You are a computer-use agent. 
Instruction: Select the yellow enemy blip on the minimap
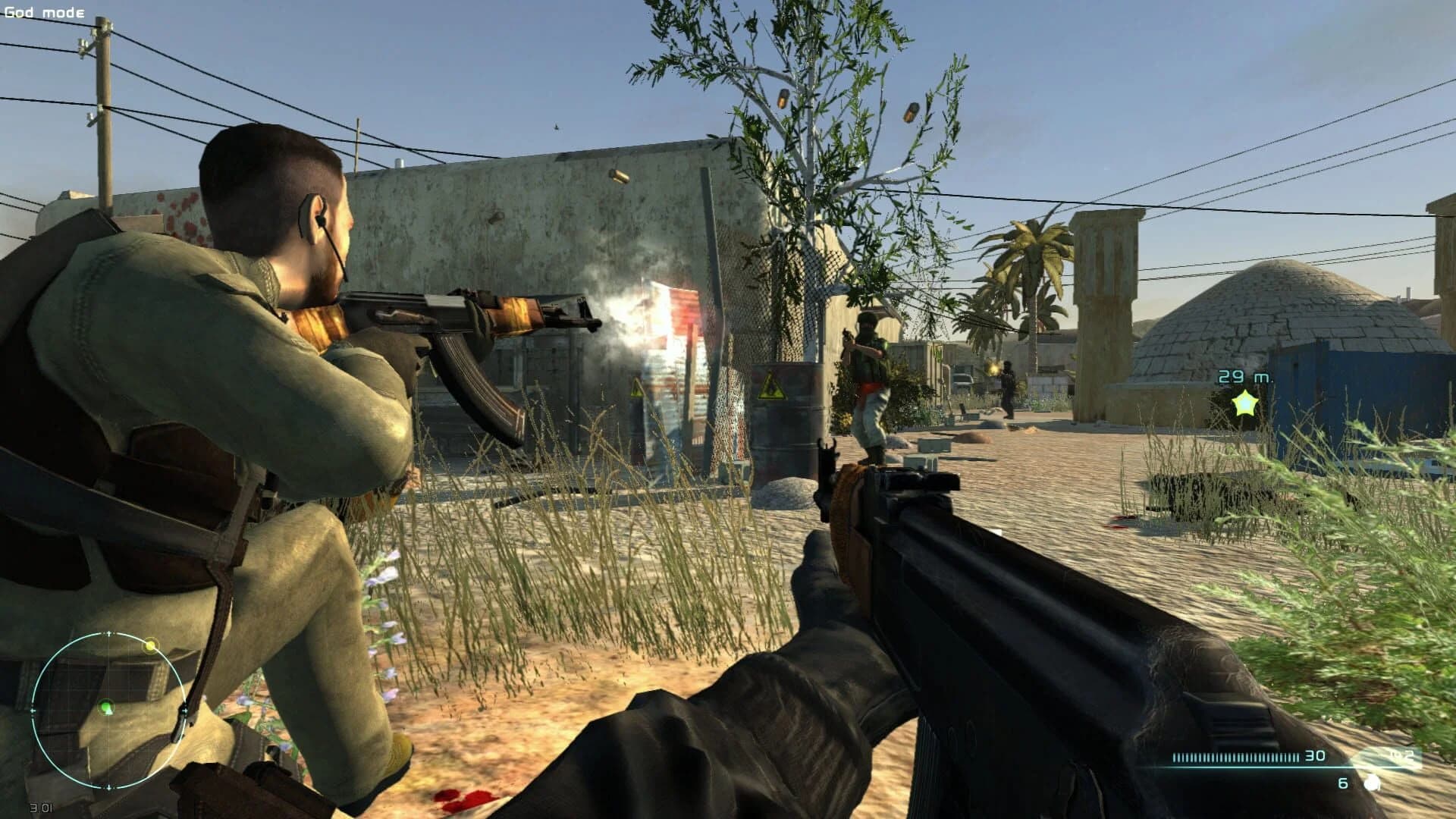point(149,645)
